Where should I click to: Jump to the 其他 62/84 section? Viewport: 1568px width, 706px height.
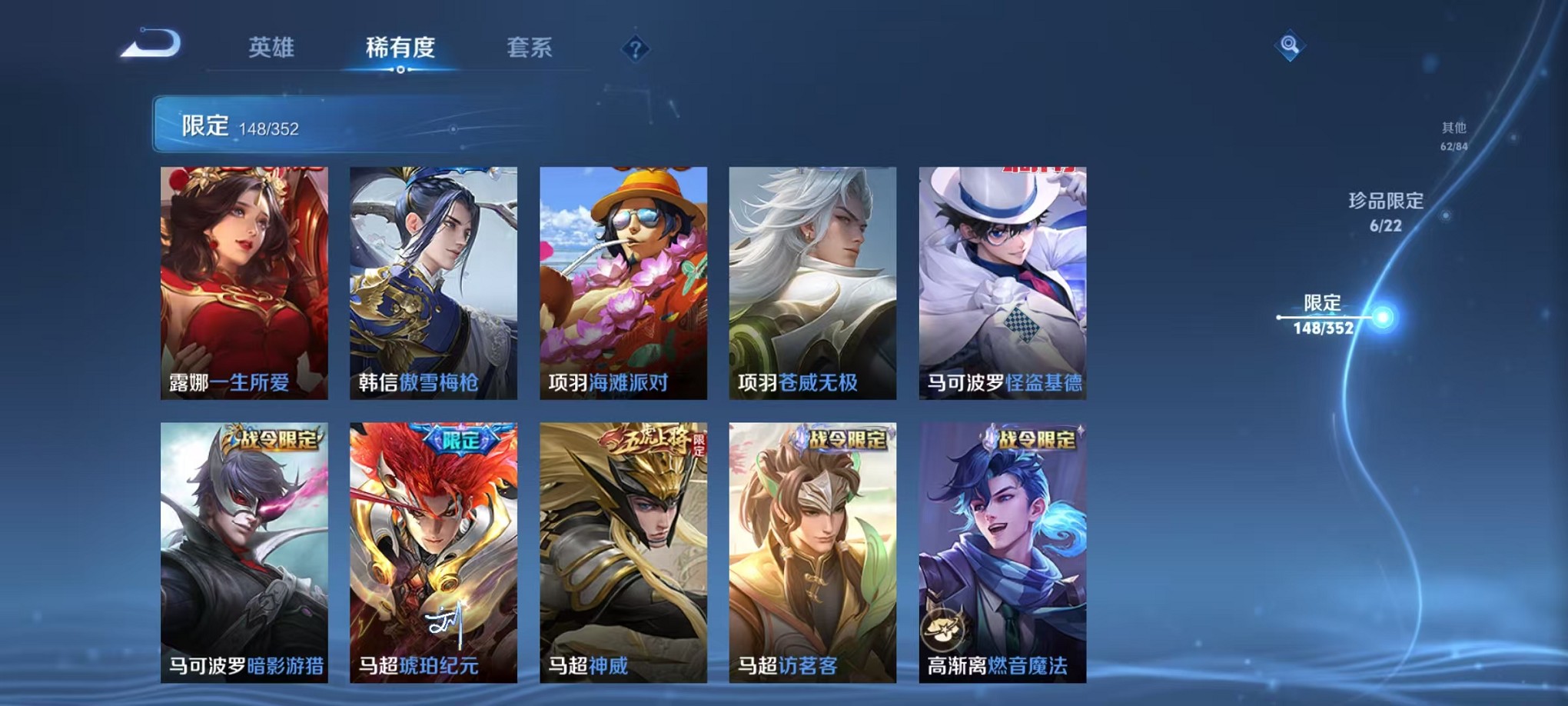(x=1452, y=137)
